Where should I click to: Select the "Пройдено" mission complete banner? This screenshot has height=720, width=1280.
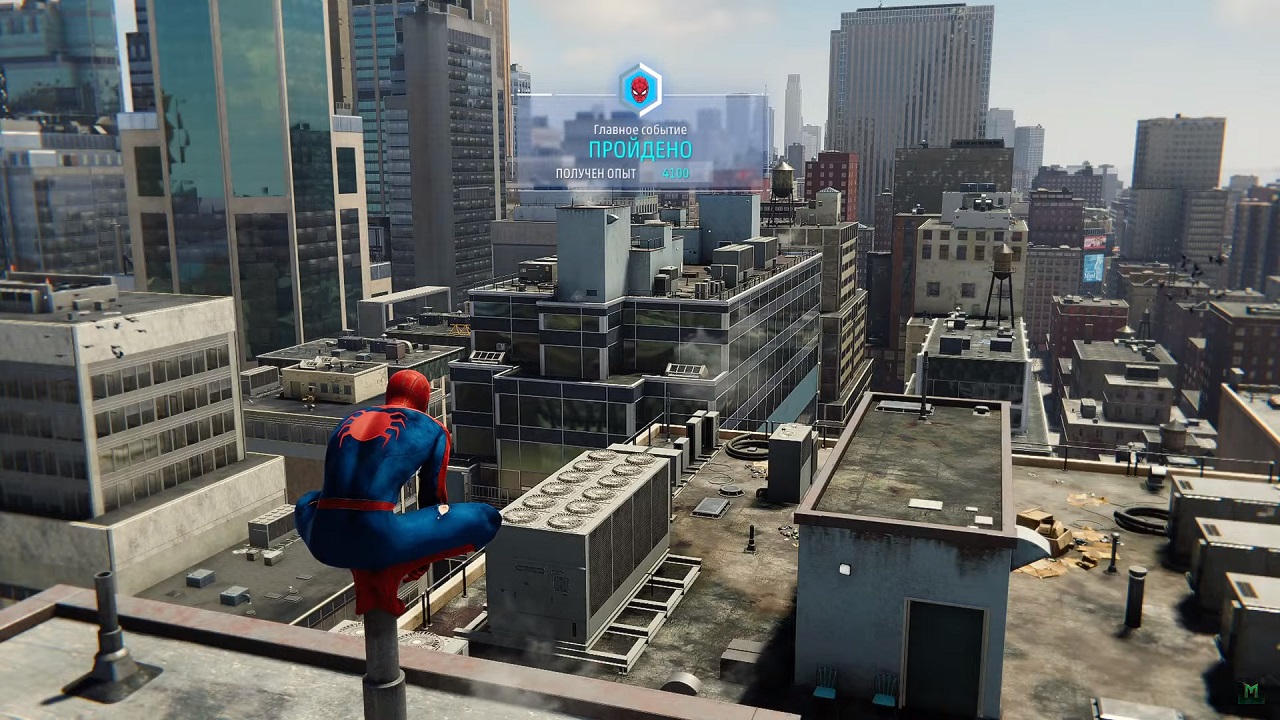click(x=640, y=150)
